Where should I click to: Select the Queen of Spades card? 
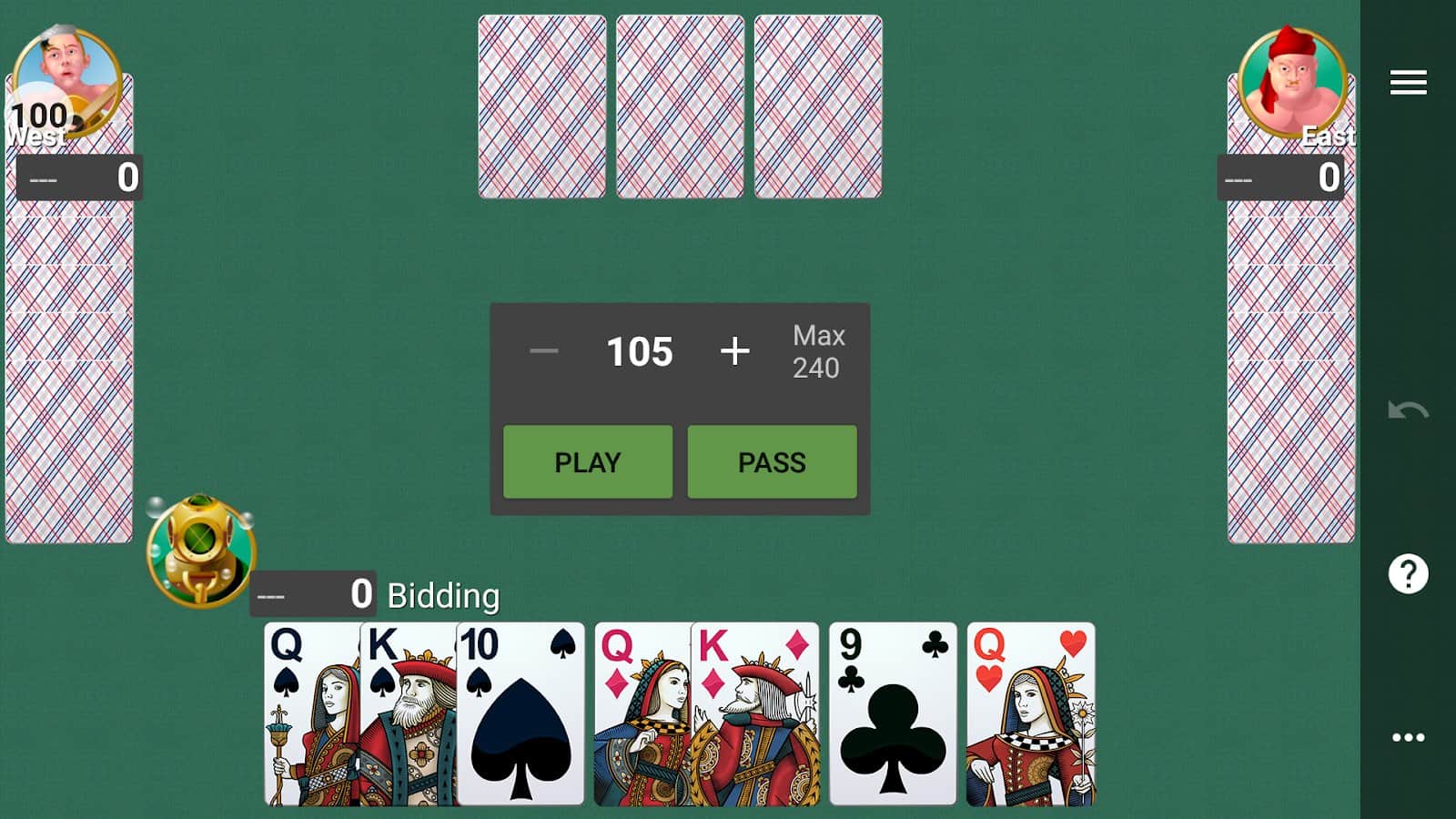pos(309,719)
